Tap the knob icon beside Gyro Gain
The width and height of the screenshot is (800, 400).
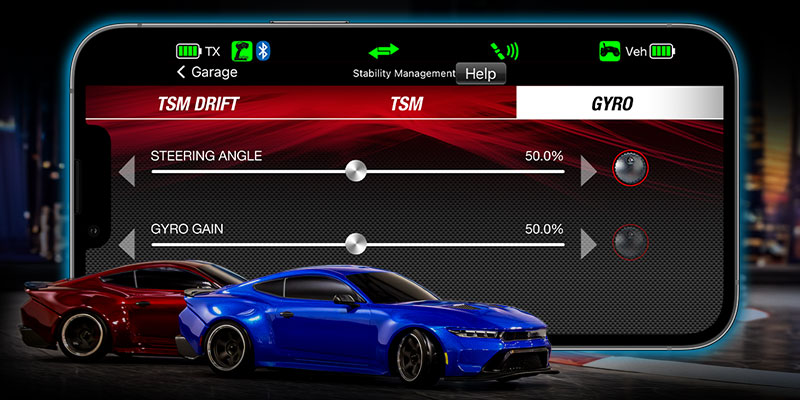[631, 241]
